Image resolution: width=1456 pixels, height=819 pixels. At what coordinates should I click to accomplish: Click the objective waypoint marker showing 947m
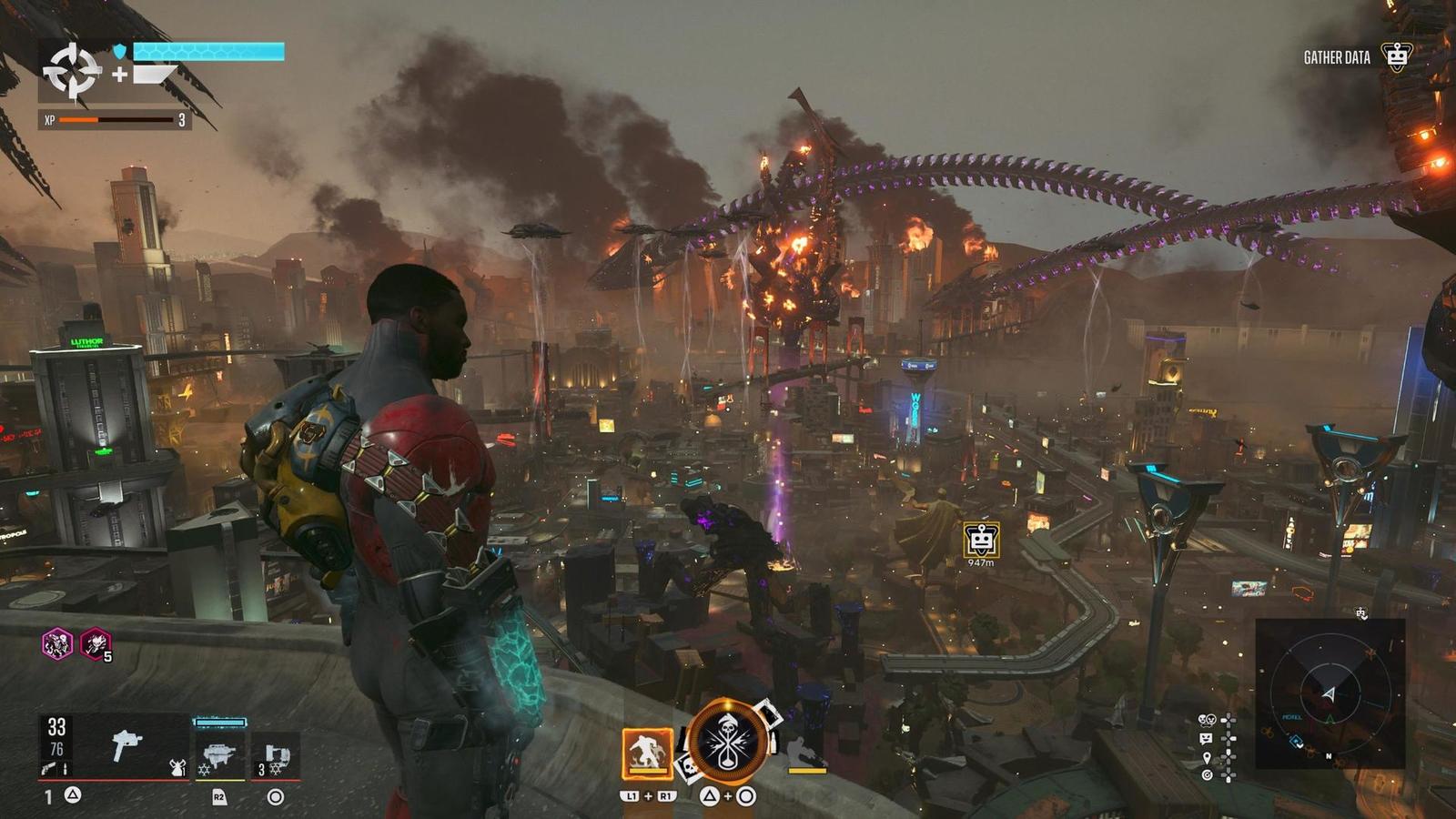click(x=981, y=540)
